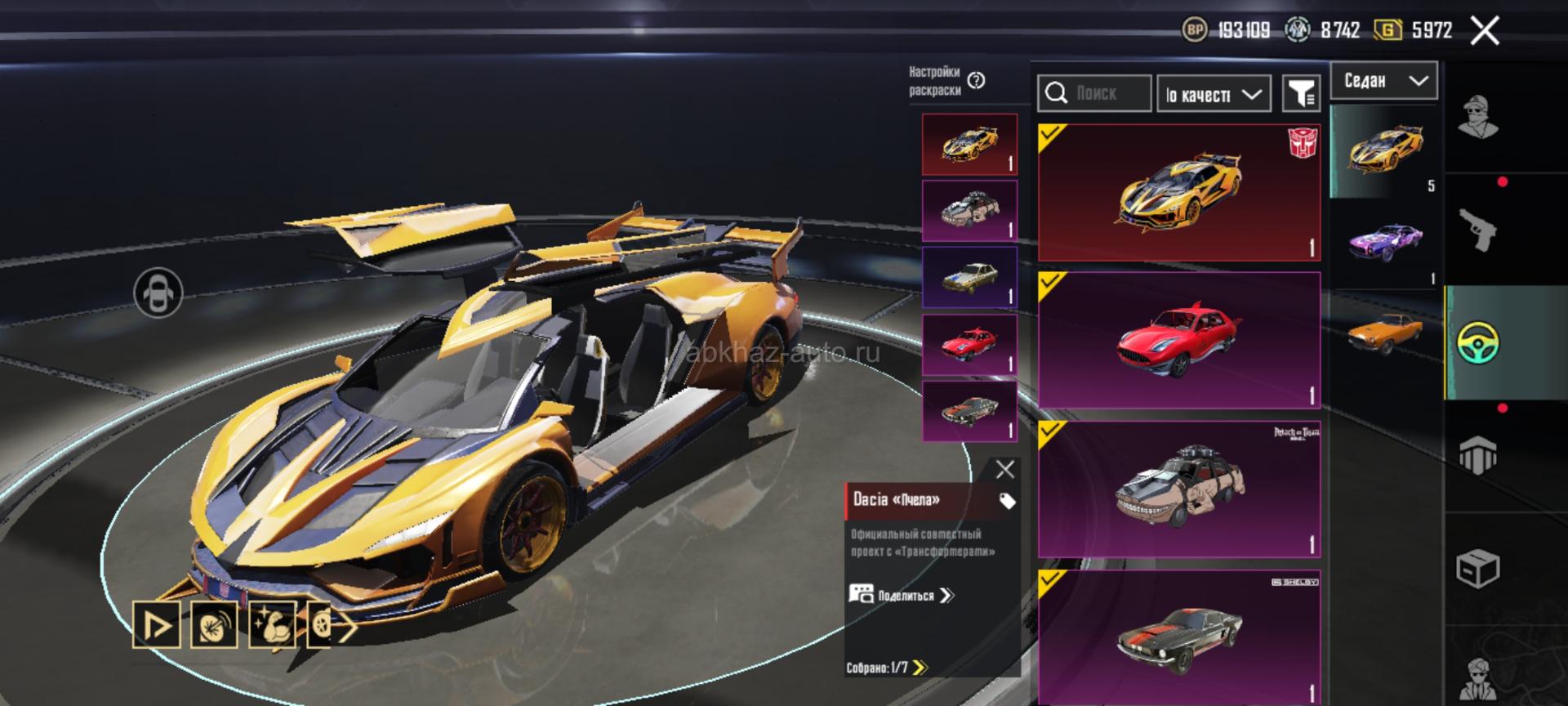Select the black Shelby skin card

(1178, 636)
